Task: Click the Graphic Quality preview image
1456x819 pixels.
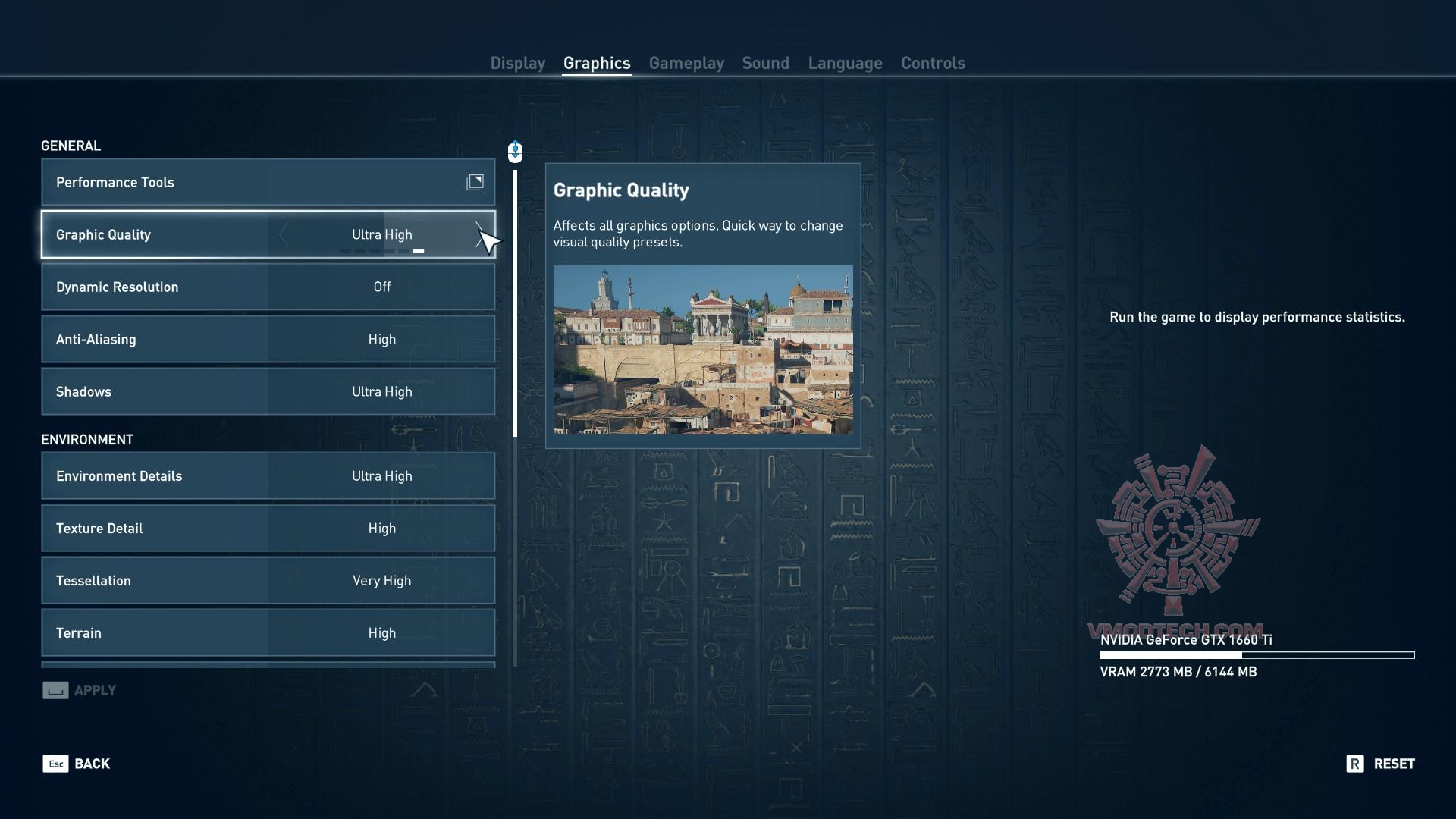Action: point(703,350)
